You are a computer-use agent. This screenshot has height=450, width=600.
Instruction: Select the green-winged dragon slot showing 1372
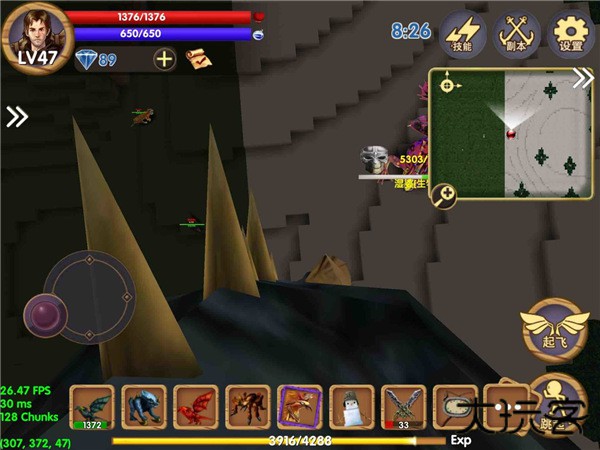[x=92, y=407]
